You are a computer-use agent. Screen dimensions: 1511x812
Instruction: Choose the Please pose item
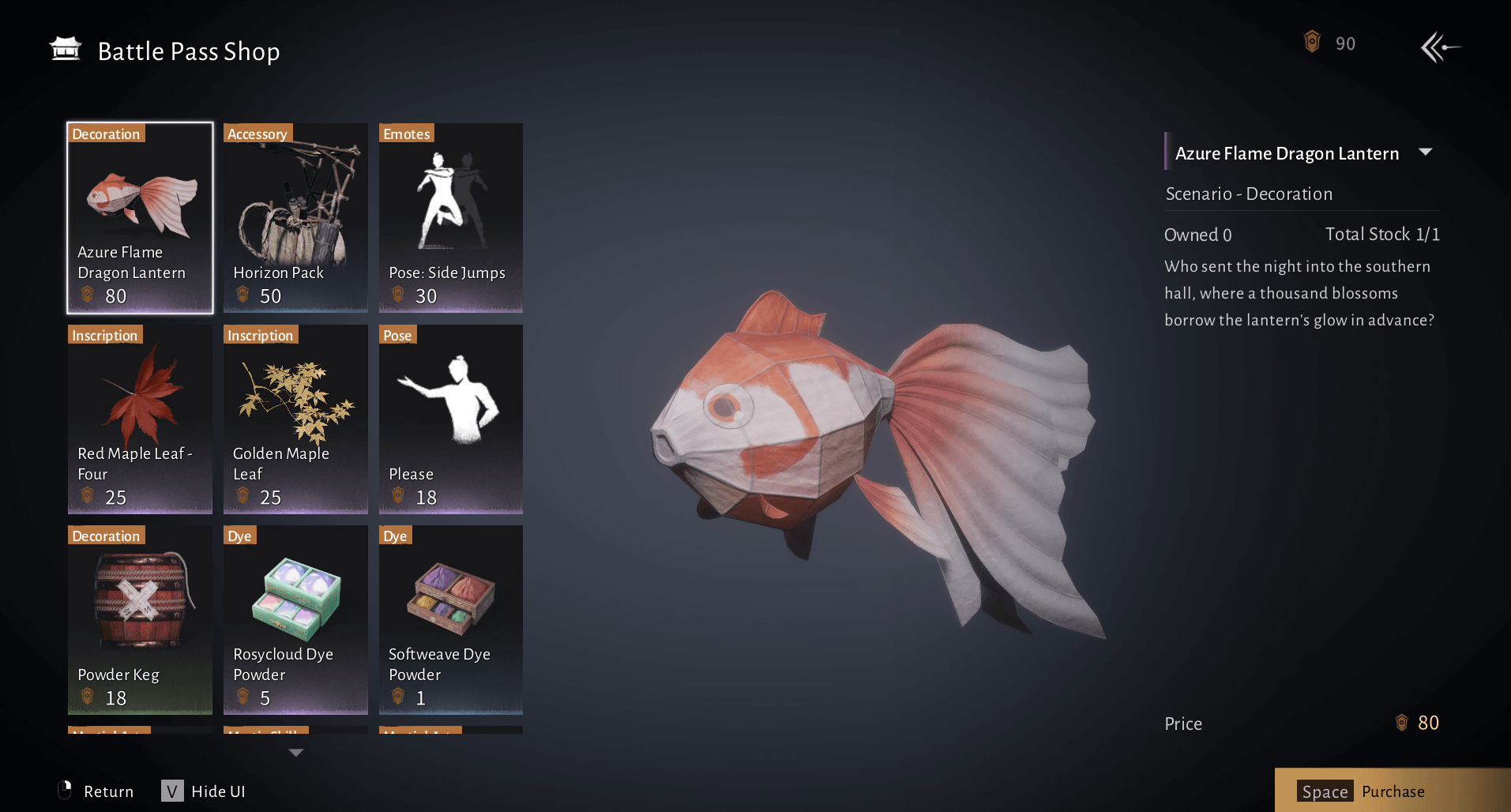point(451,419)
